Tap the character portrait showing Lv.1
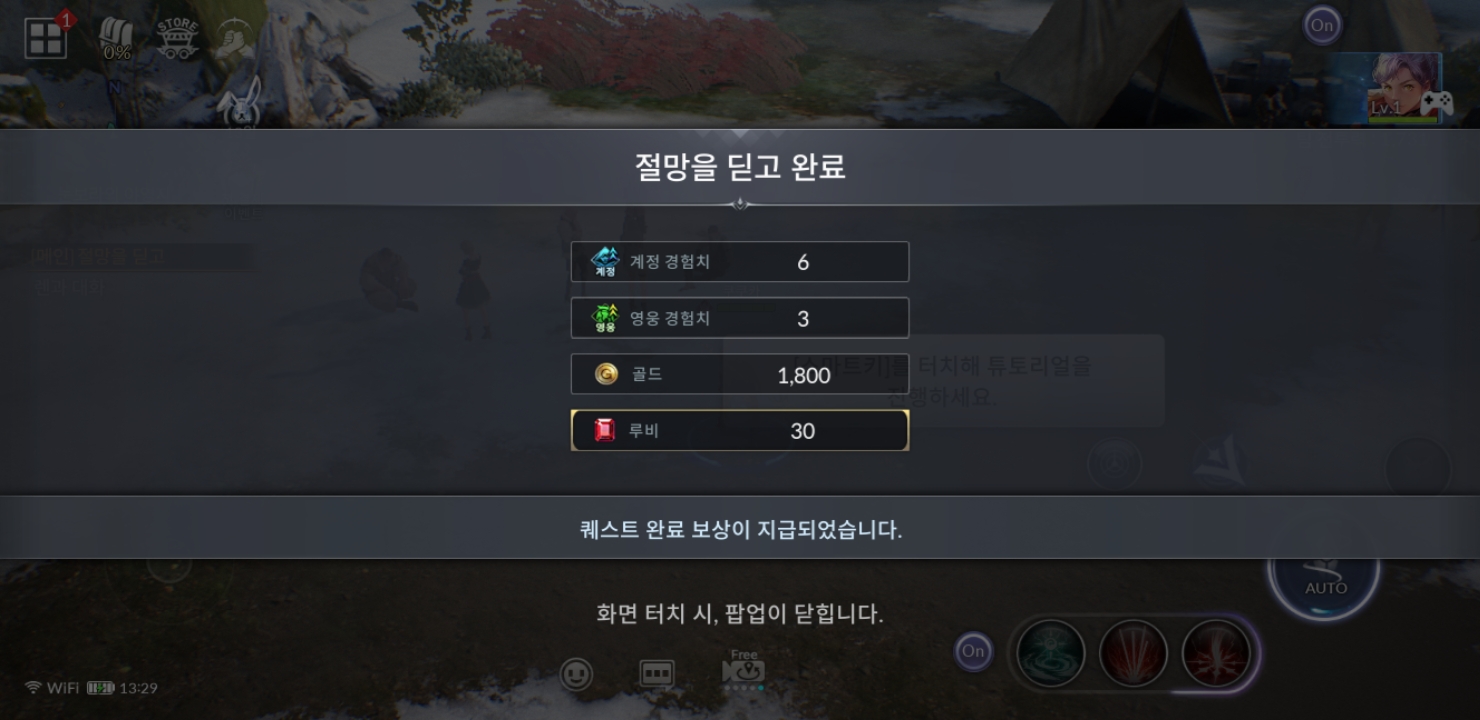The height and width of the screenshot is (720, 1480). tap(1402, 89)
